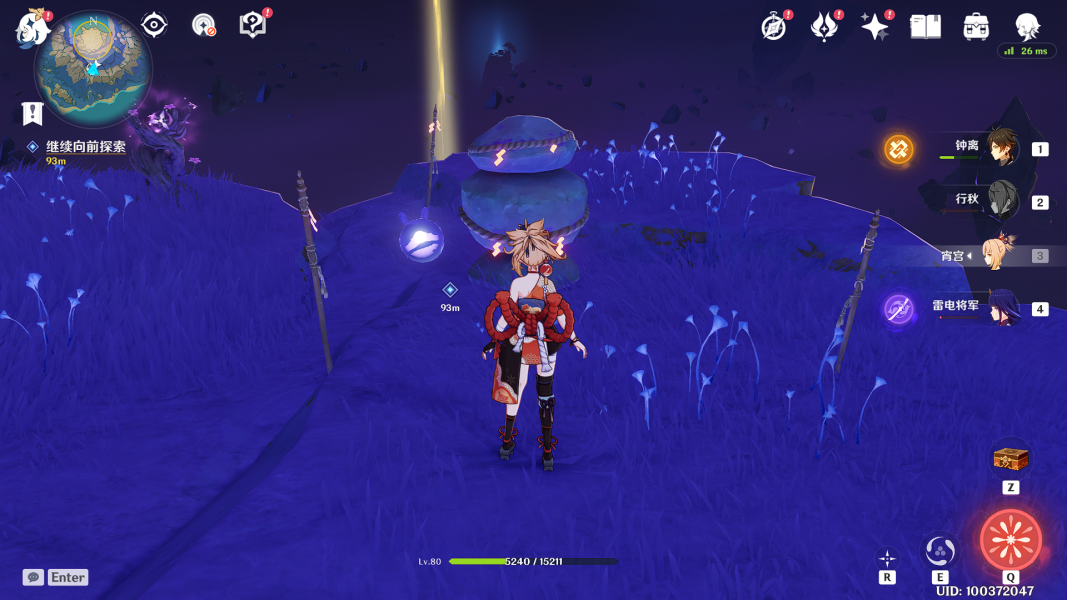Switch to party member 雷电将军
Screen dimensions: 1067x600
tap(1001, 307)
